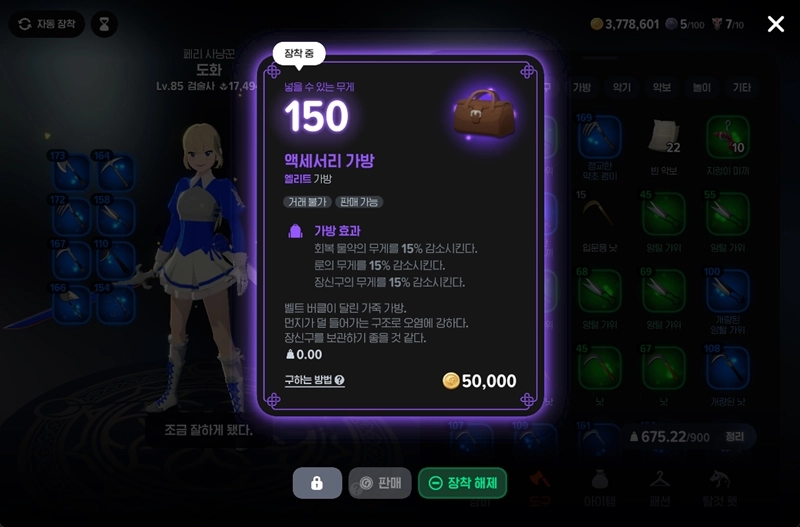
Task: Select the 정교한 약초 괭이 slot
Action: coord(600,138)
